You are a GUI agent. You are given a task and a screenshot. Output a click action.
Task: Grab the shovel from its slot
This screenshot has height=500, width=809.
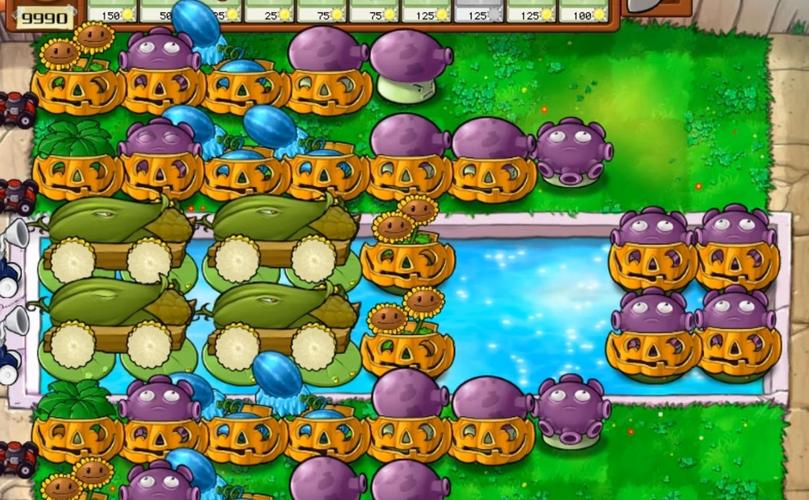point(655,8)
